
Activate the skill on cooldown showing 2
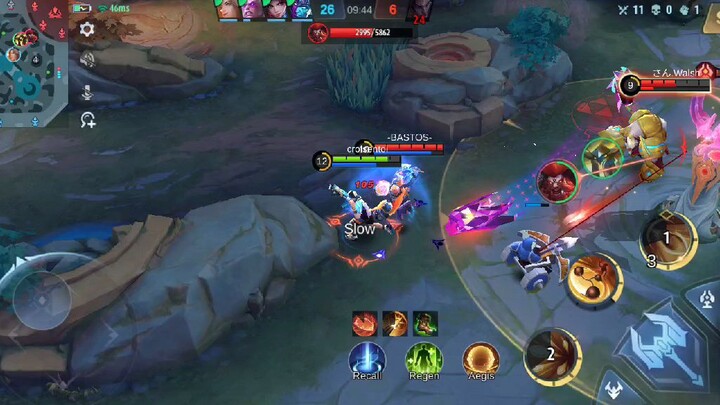pos(552,355)
